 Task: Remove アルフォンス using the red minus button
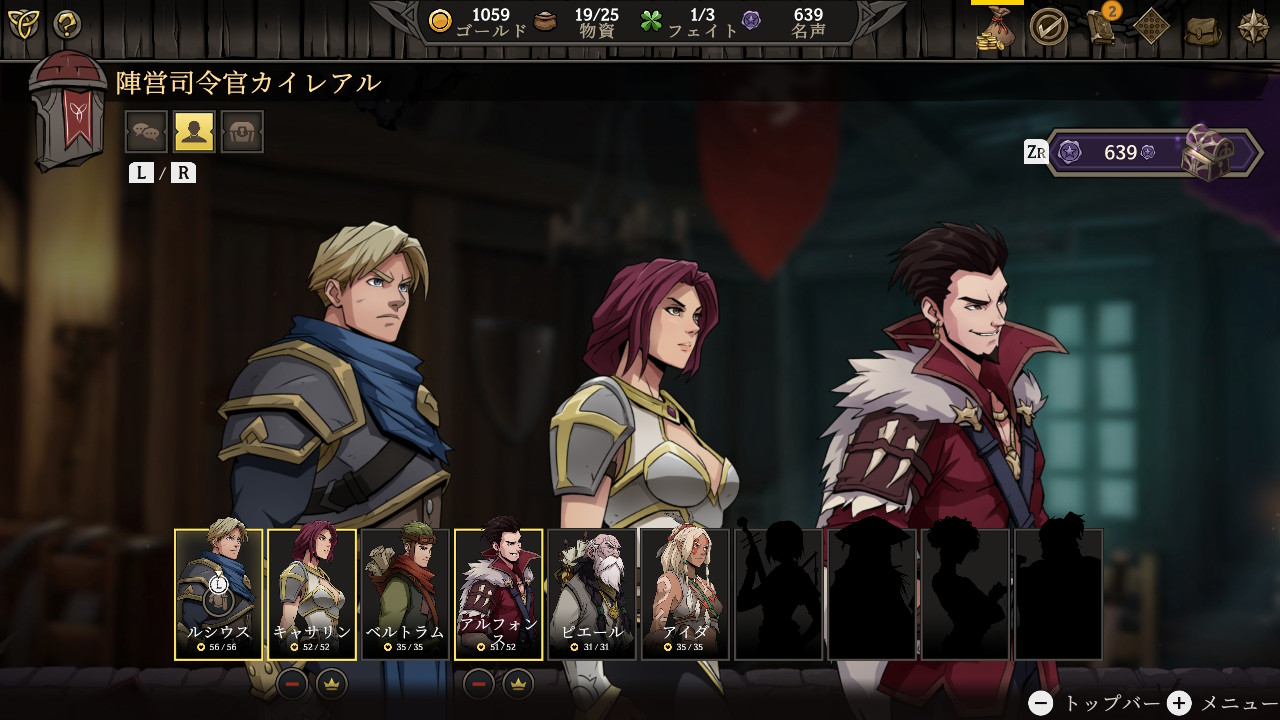click(479, 684)
